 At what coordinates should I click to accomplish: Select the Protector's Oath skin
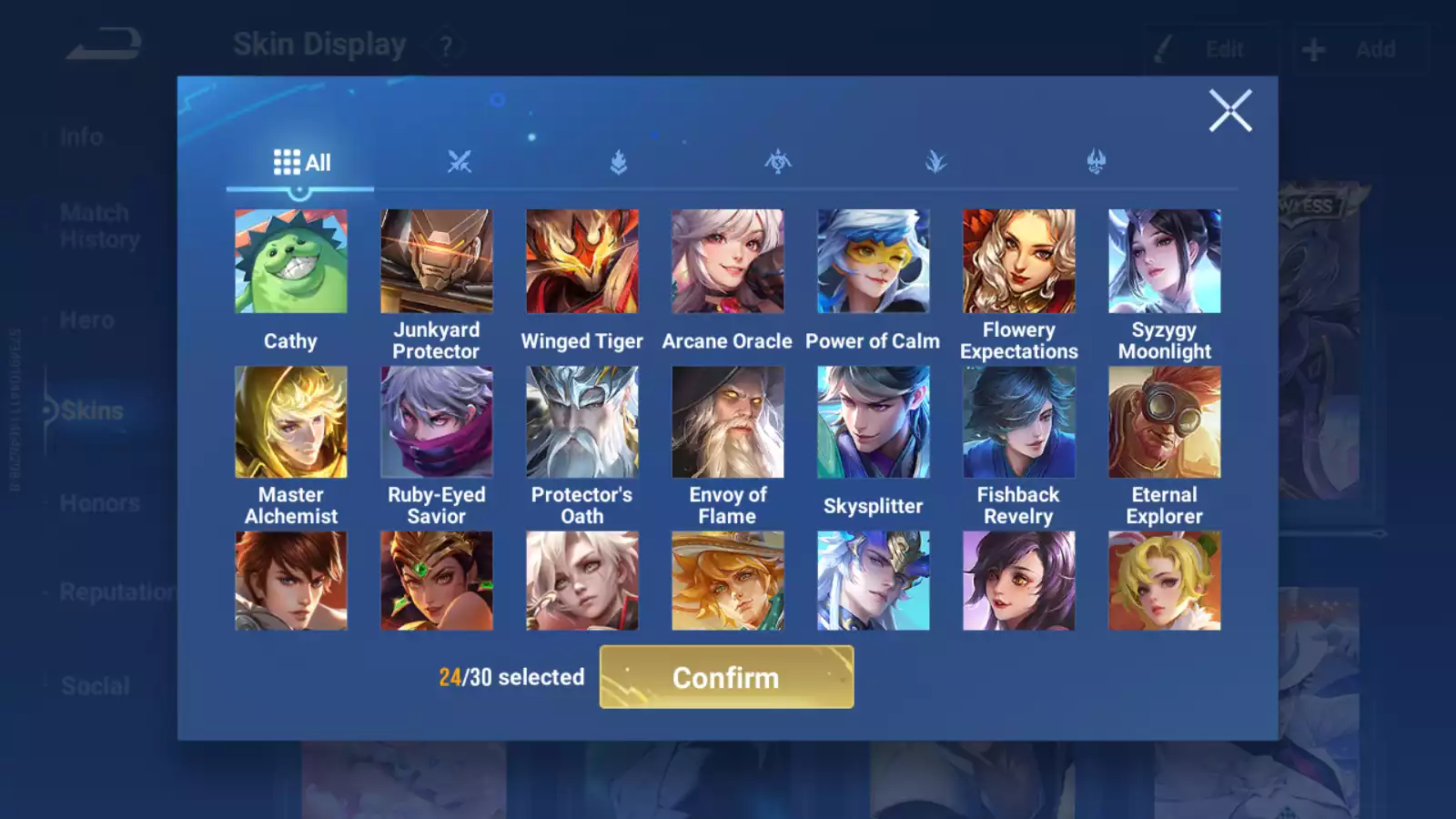pos(582,422)
